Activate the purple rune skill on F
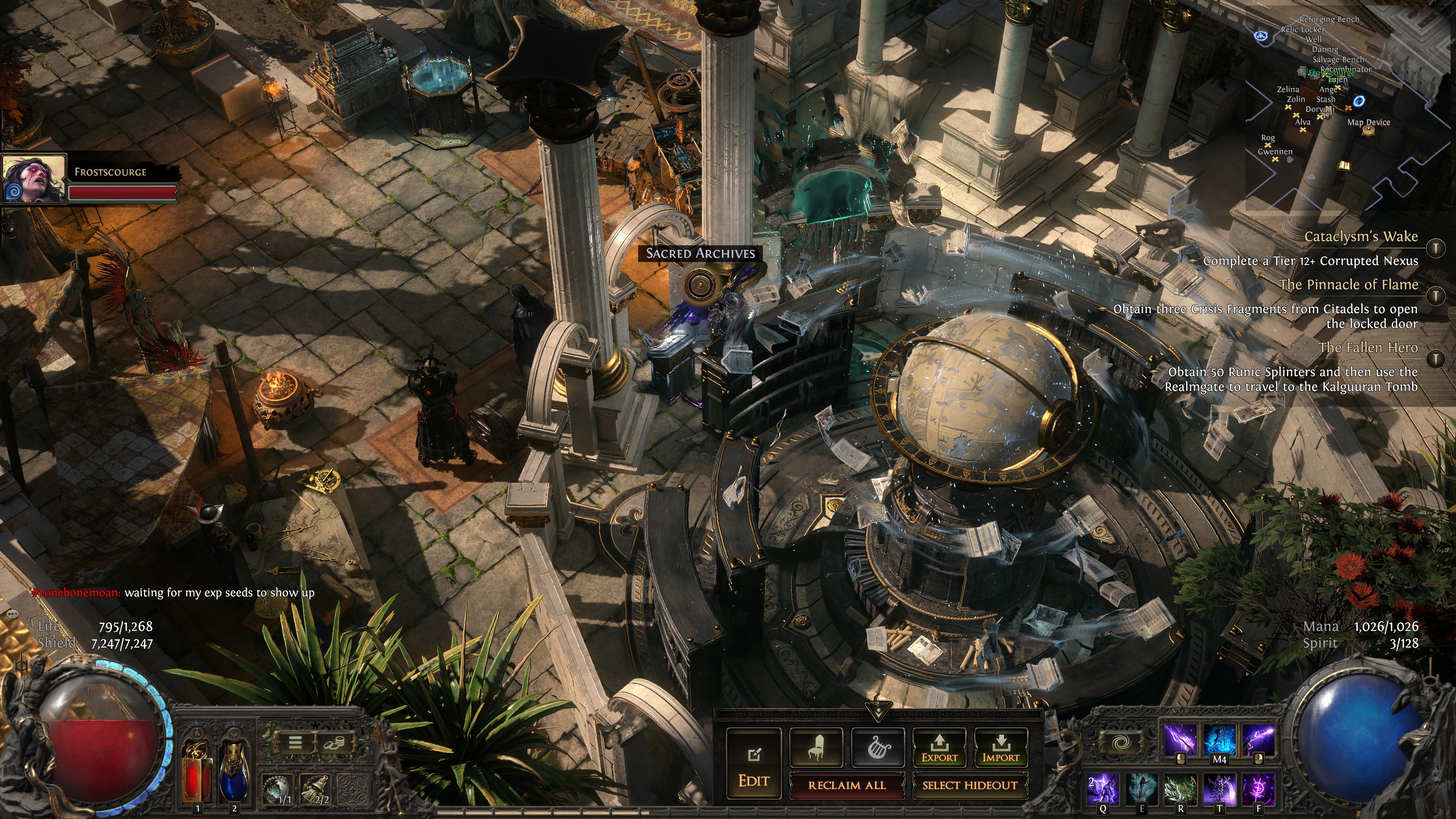This screenshot has height=819, width=1456. [x=1258, y=789]
